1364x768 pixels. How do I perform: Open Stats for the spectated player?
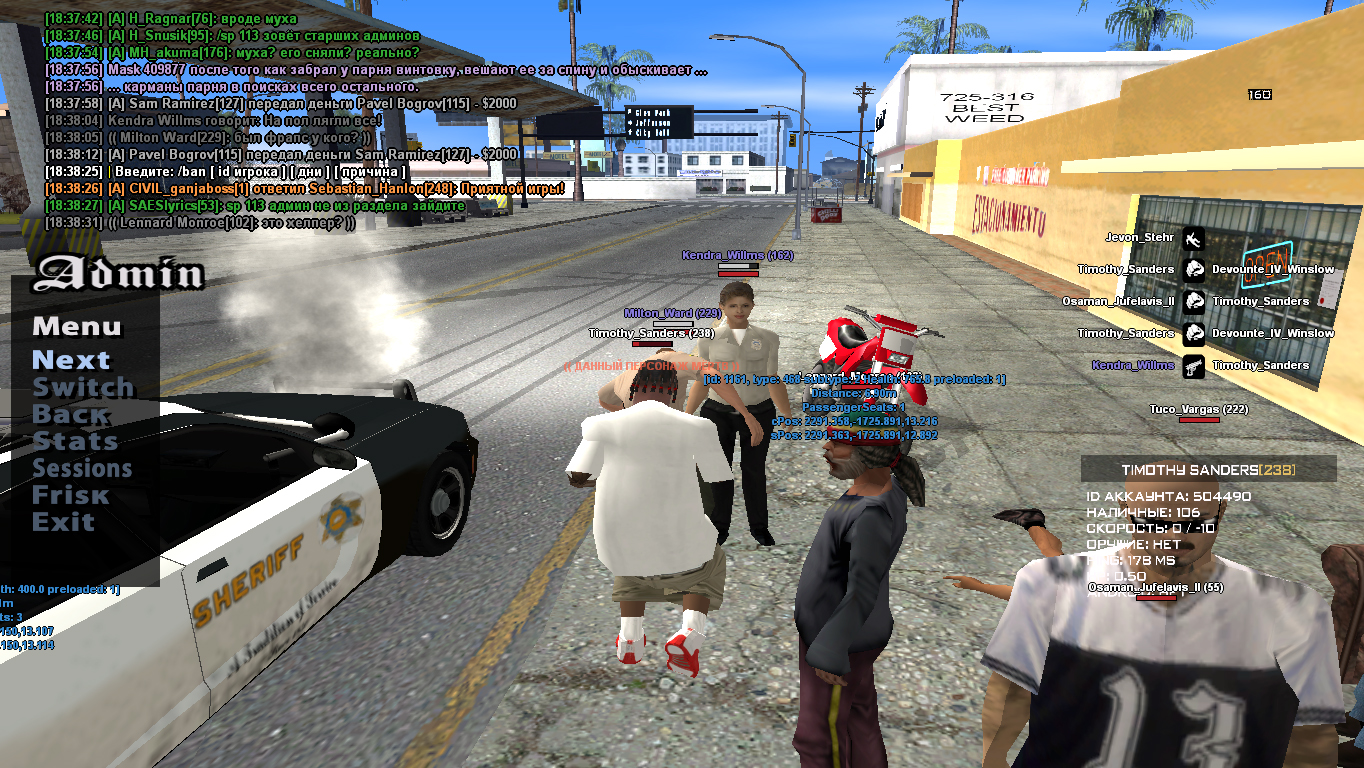click(x=75, y=441)
